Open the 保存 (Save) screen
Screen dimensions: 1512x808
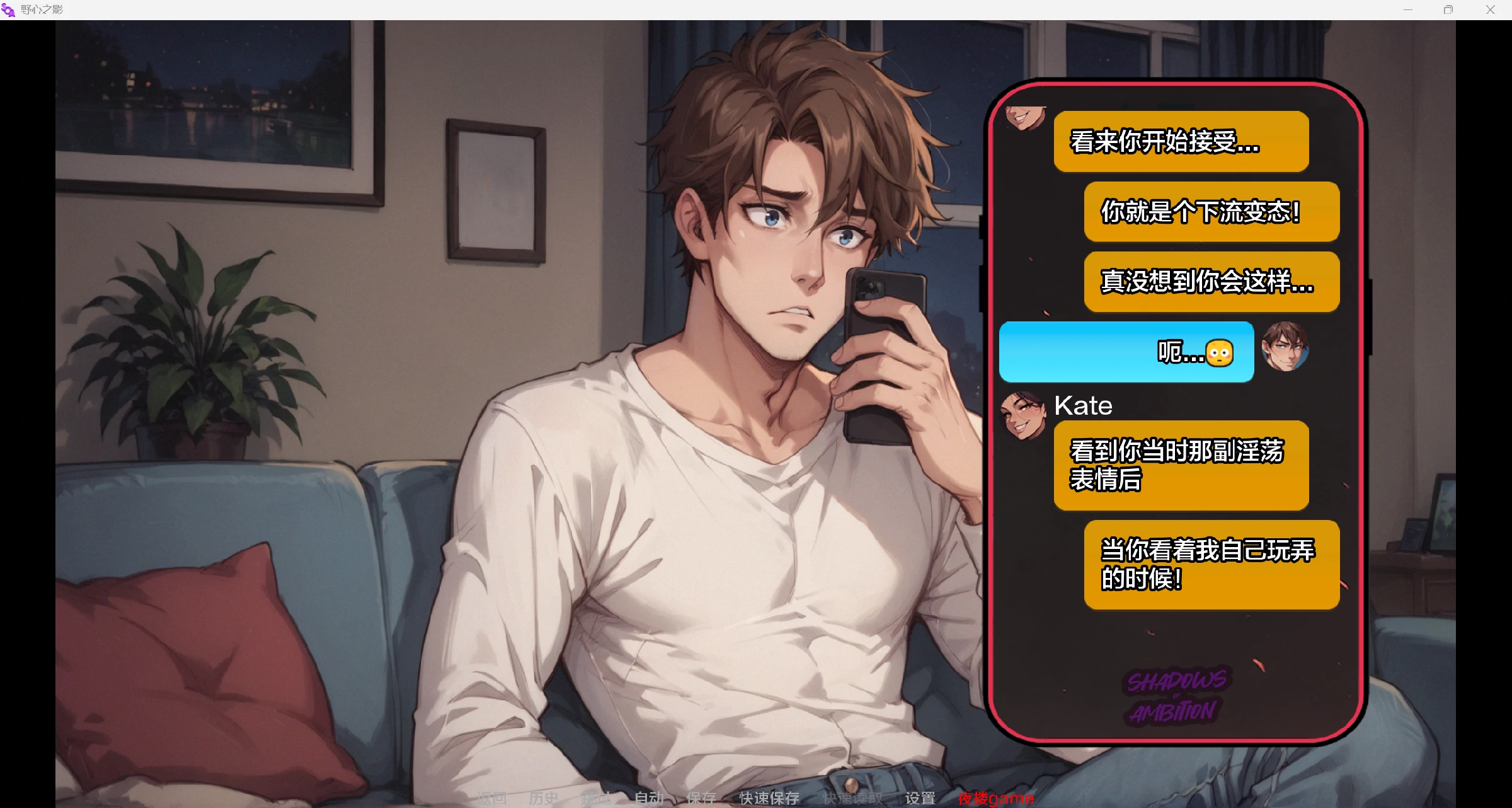point(701,798)
